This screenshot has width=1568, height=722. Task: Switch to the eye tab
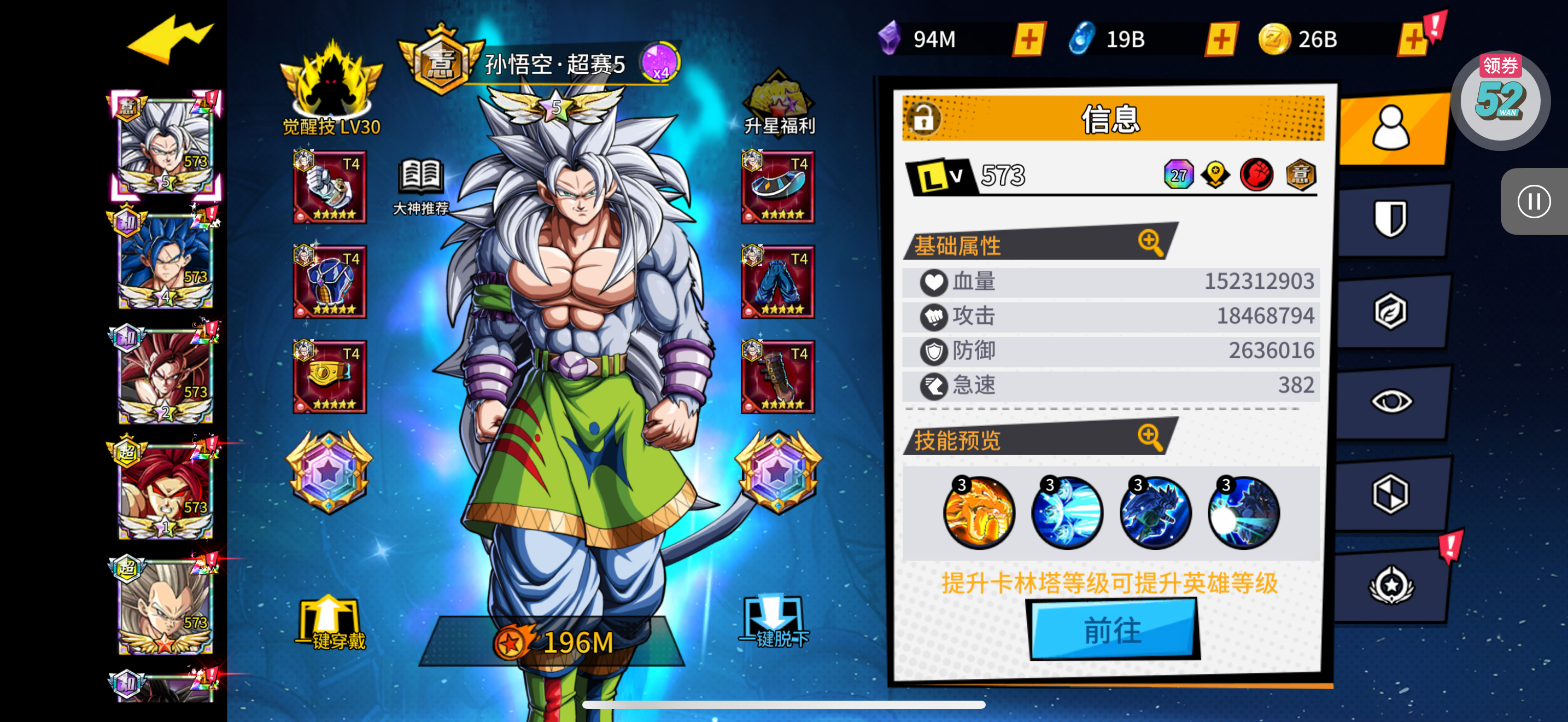[1390, 401]
